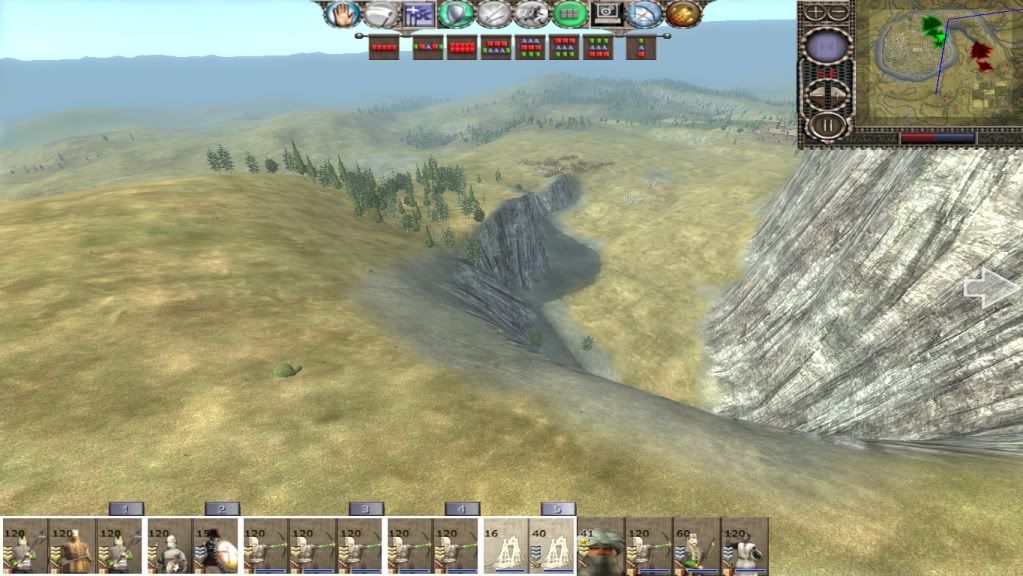Zoom in the minimap with plus button
Image resolution: width=1023 pixels, height=576 pixels.
point(814,13)
